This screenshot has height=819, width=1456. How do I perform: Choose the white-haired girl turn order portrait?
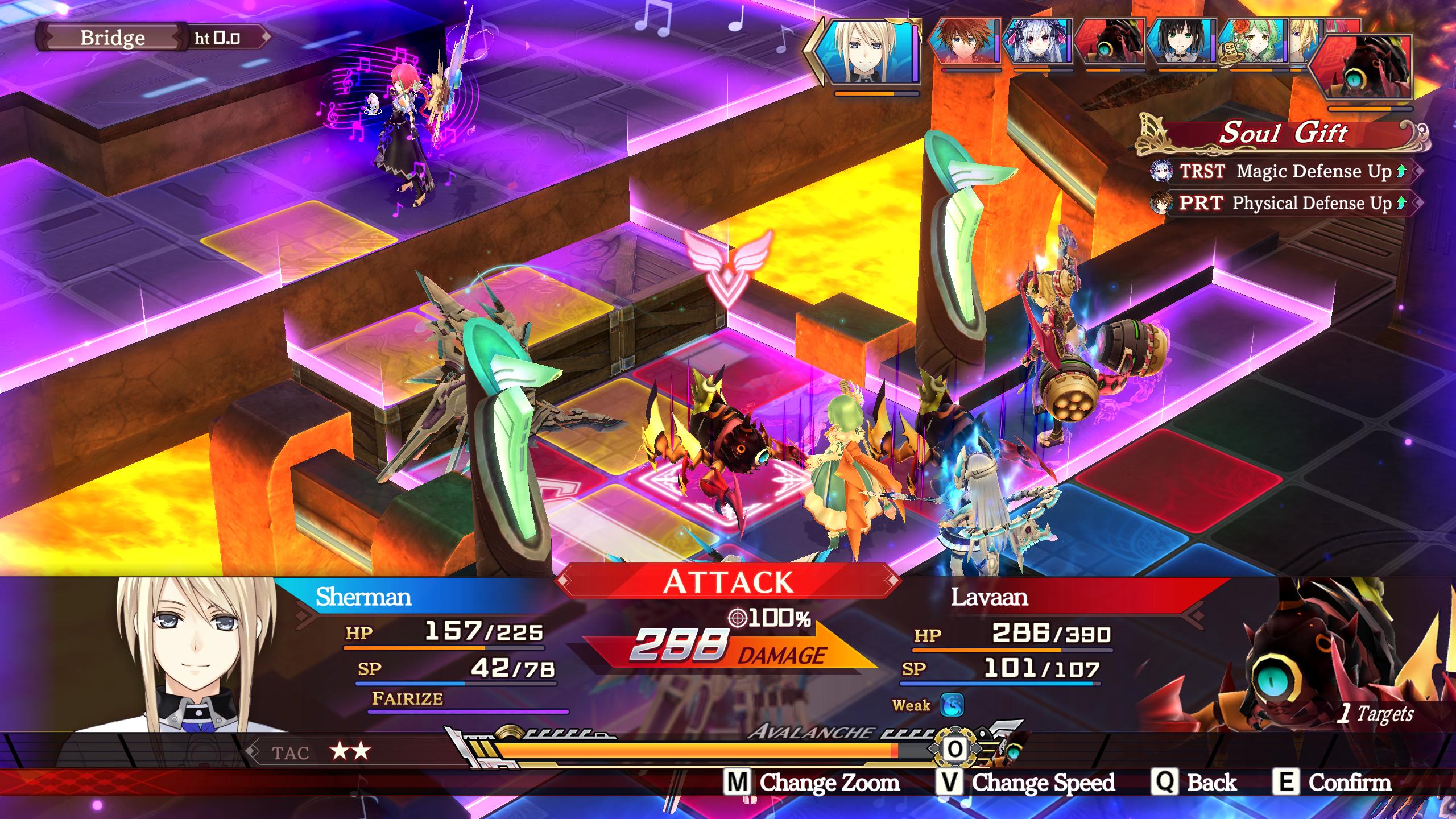pos(1037,41)
